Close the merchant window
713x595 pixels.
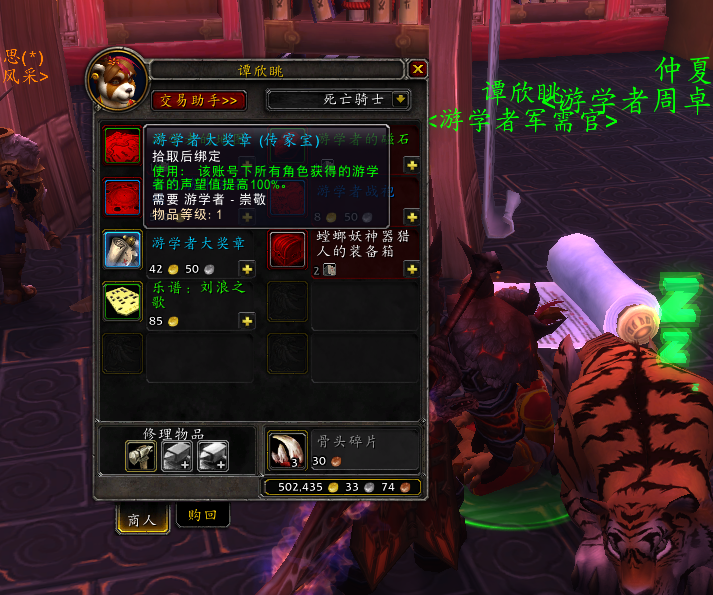[418, 69]
